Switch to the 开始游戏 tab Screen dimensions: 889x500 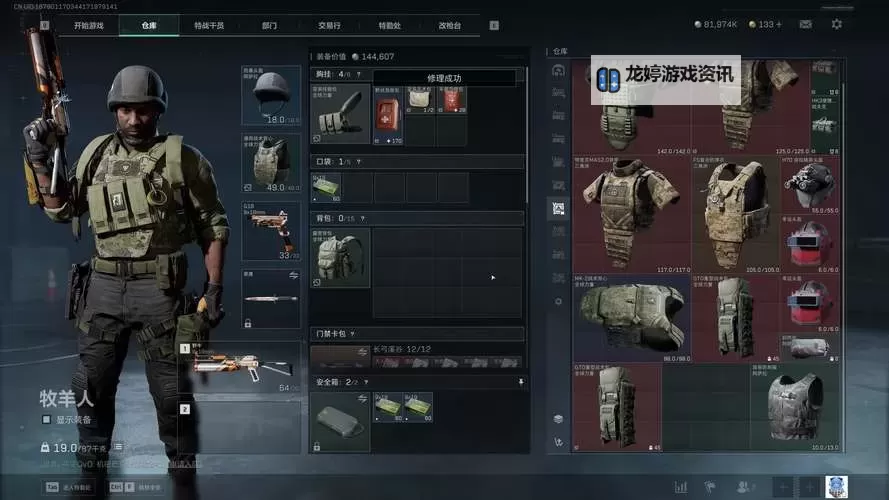(88, 25)
